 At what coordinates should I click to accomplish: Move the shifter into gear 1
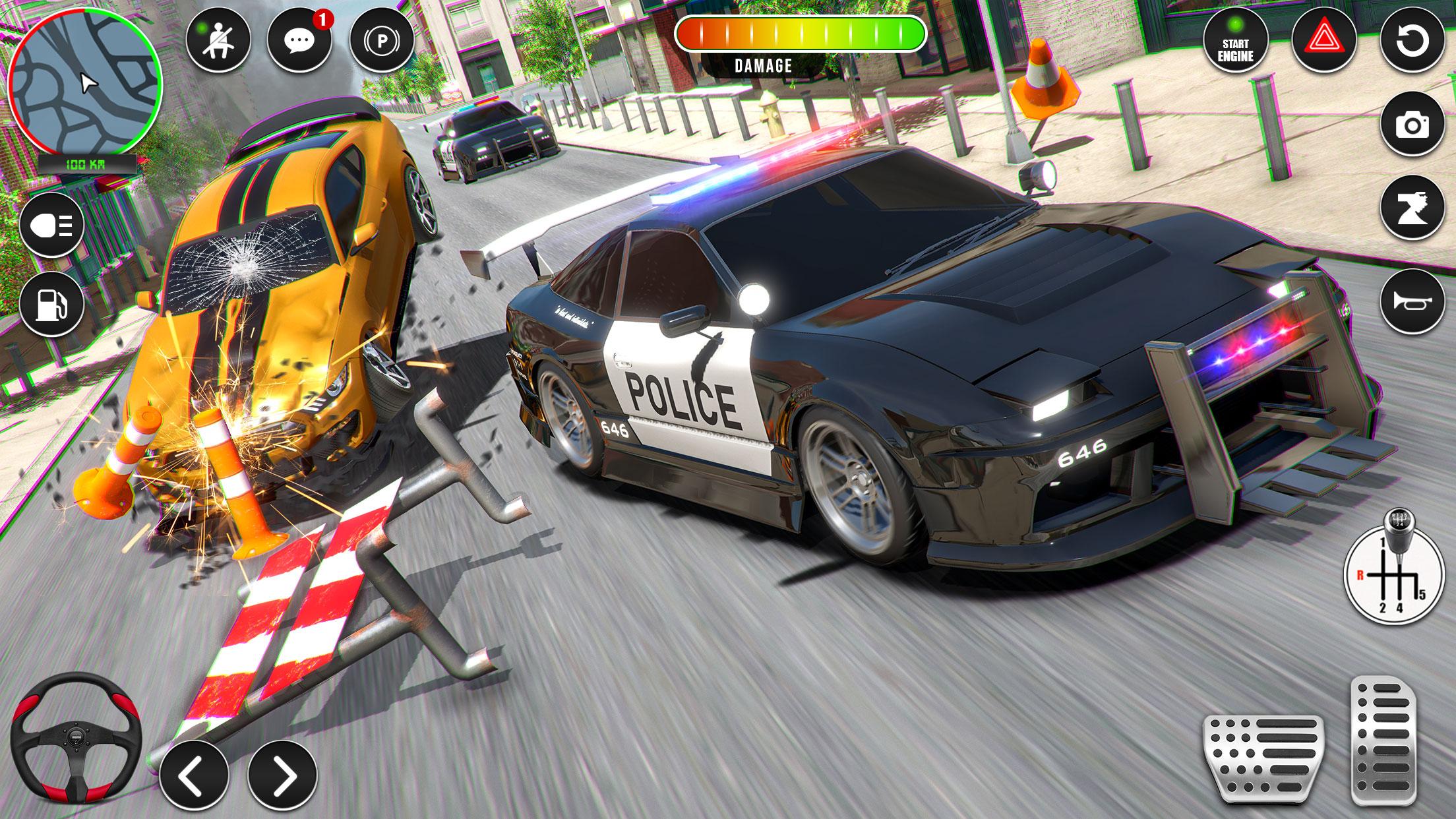(1383, 542)
